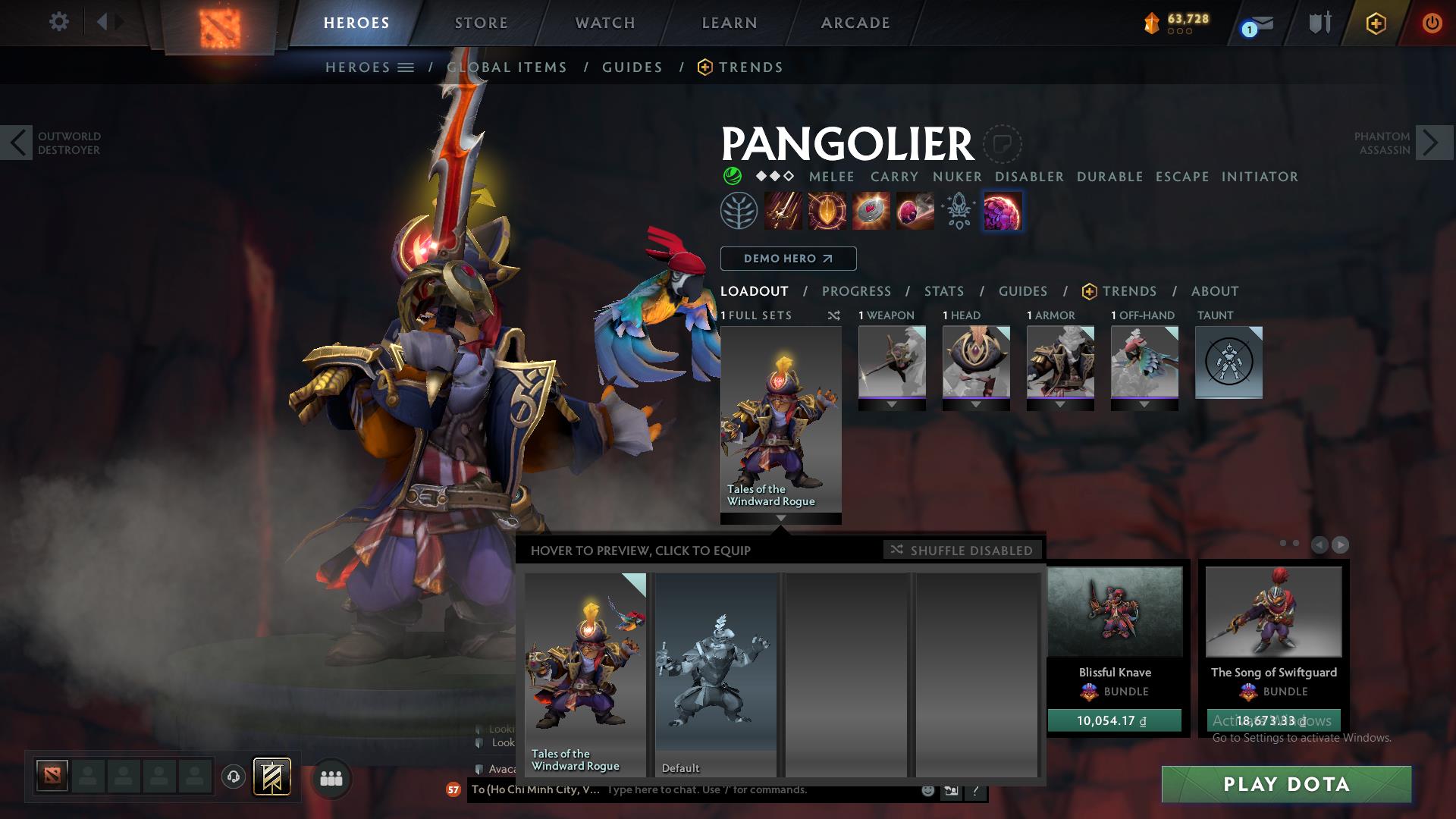Click the settings gear icon
This screenshot has width=1456, height=819.
click(x=59, y=22)
